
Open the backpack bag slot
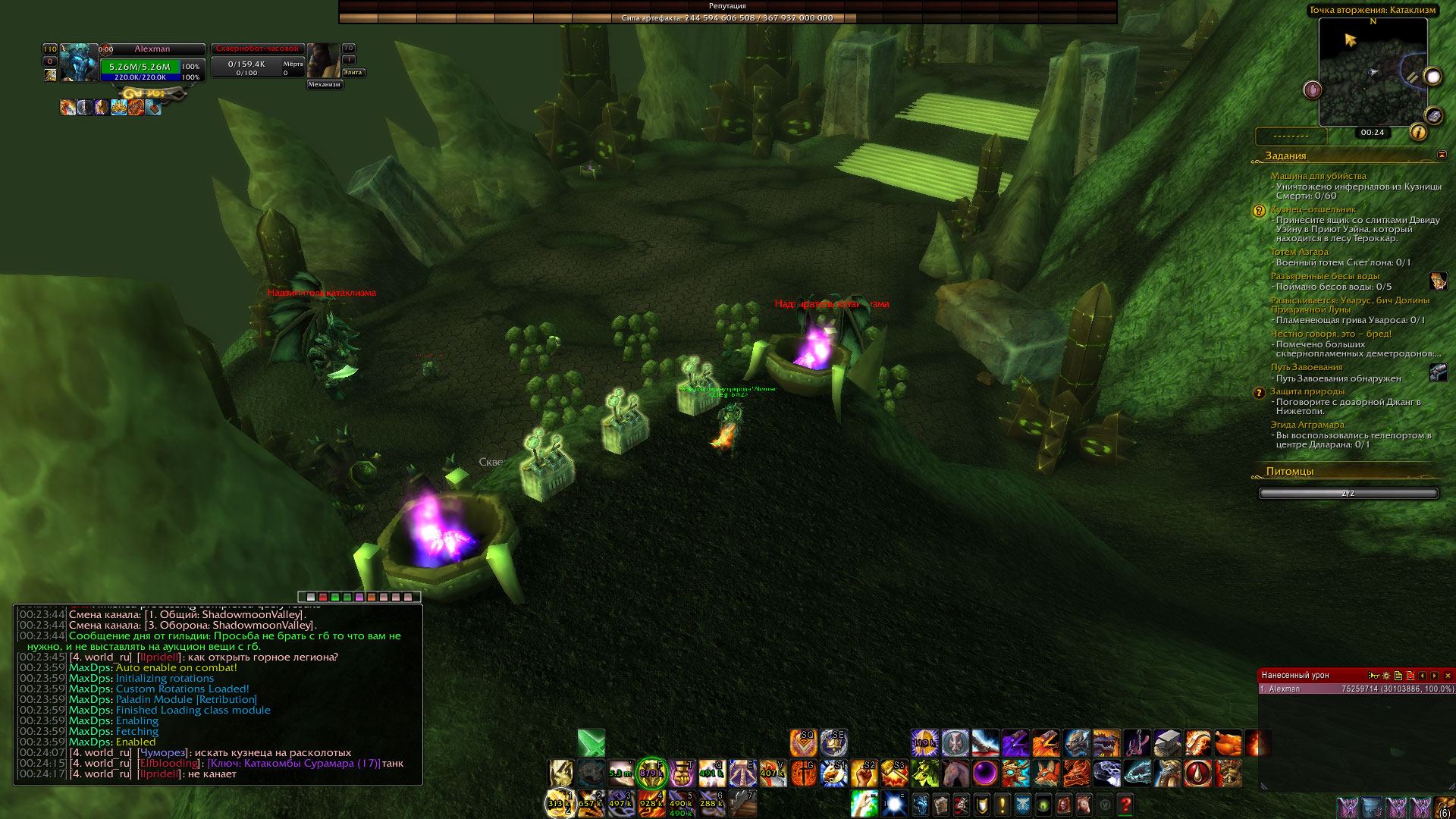tap(1445, 808)
